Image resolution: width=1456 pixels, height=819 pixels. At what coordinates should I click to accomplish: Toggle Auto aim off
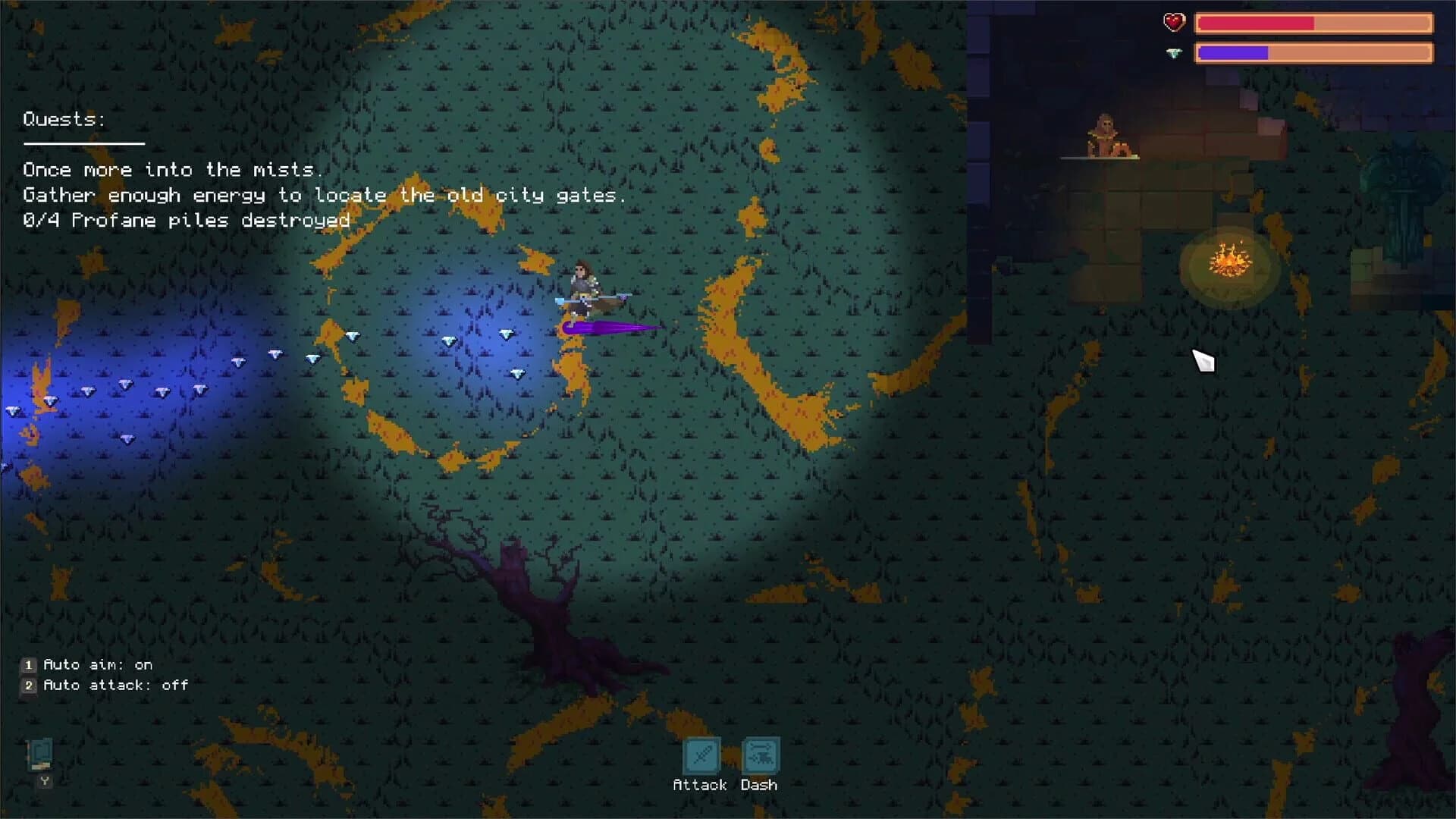pos(97,664)
